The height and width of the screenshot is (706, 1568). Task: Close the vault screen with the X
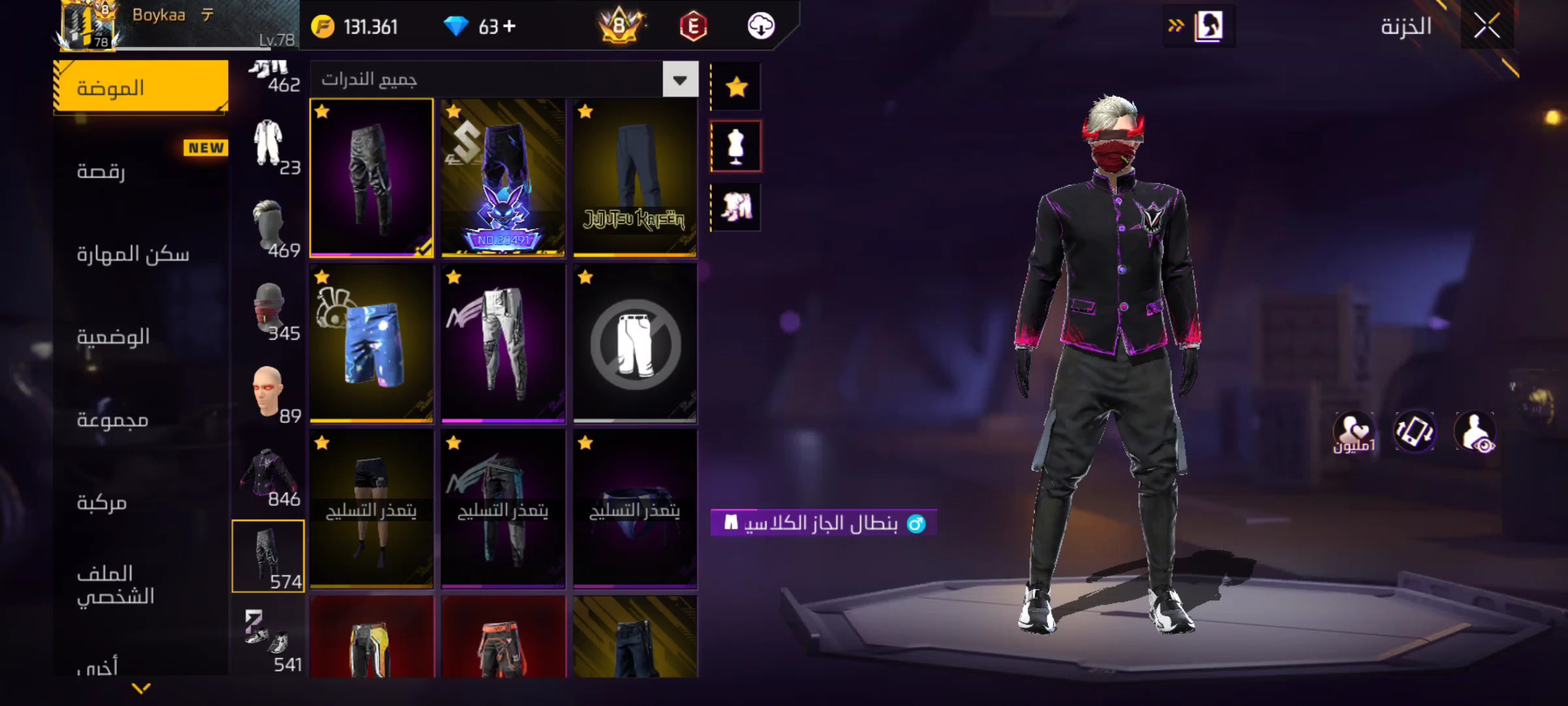point(1486,27)
